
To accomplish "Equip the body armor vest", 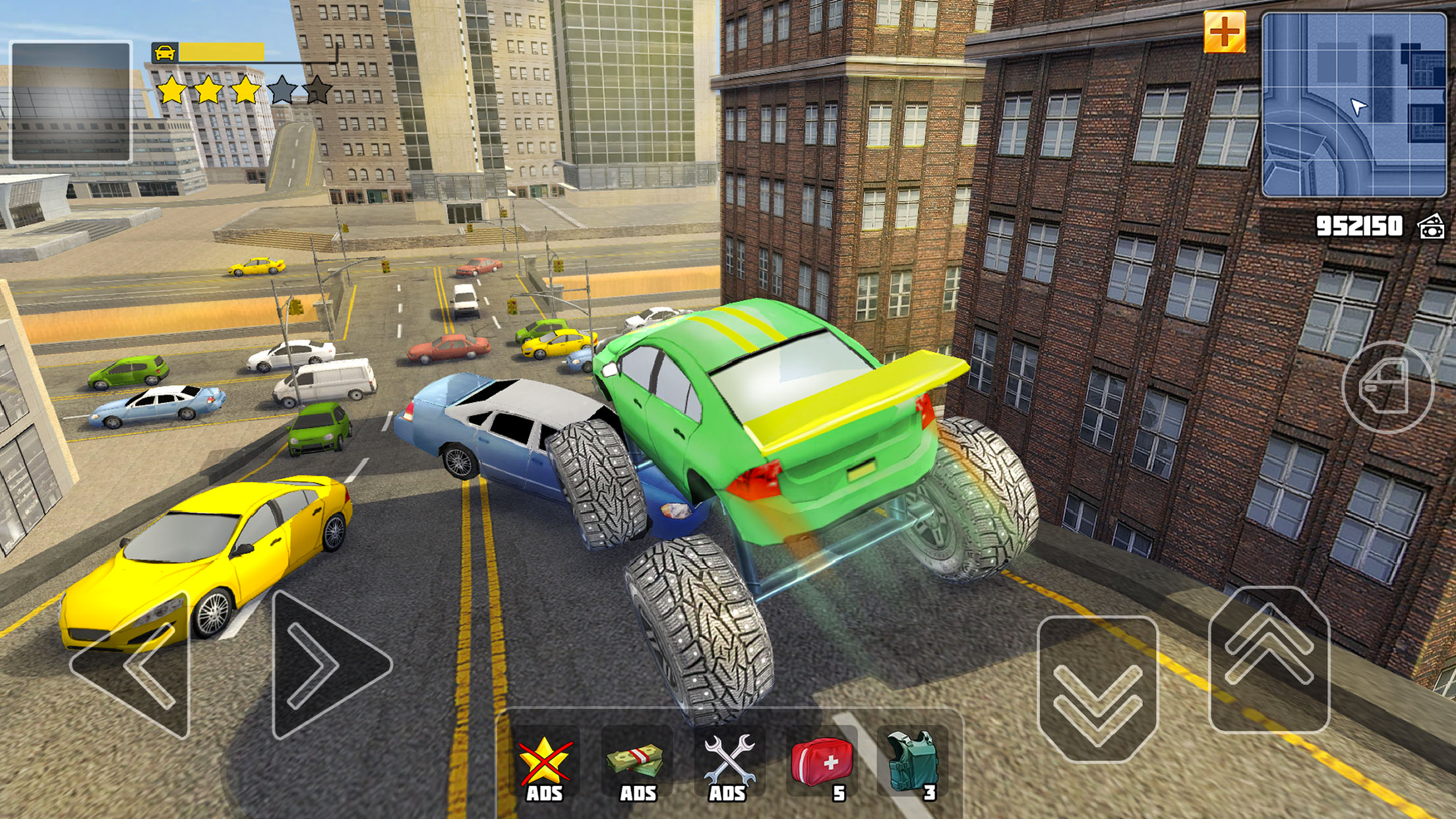I will click(x=913, y=765).
